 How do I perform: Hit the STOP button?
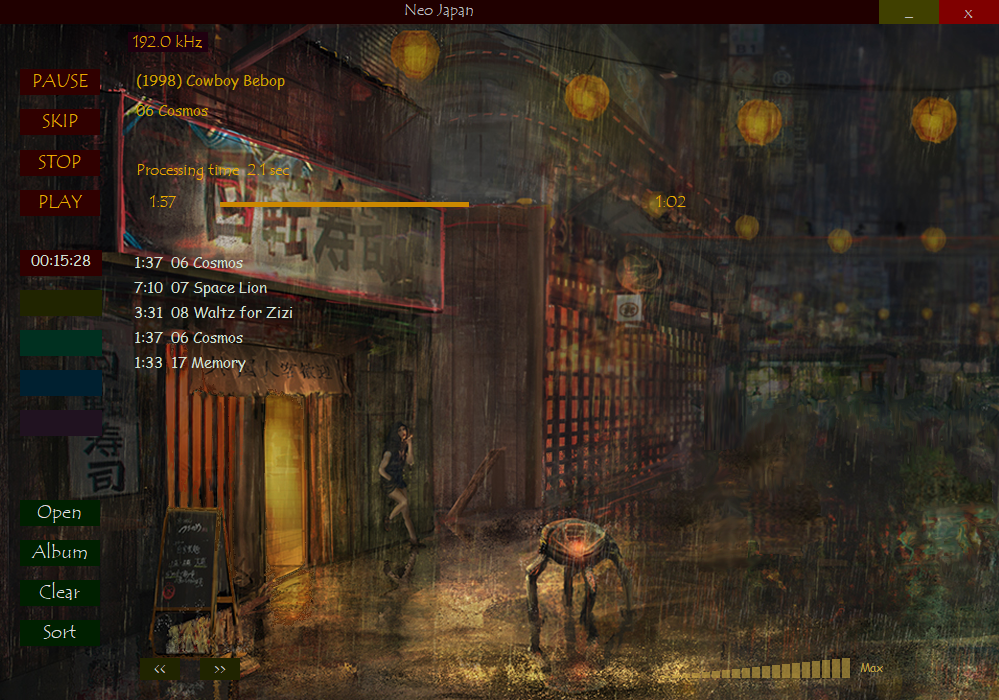tap(60, 162)
